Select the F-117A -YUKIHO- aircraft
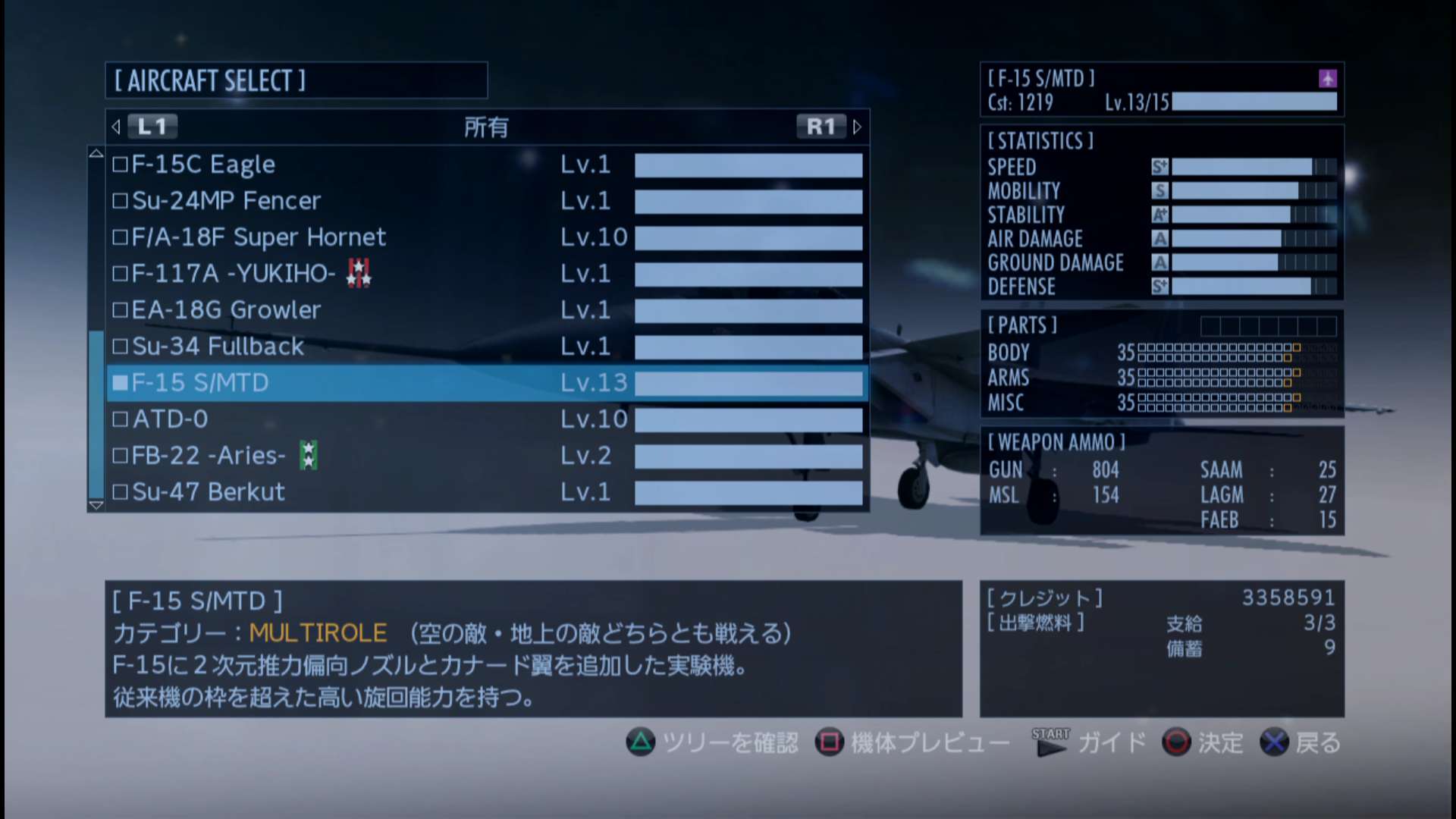 [485, 274]
